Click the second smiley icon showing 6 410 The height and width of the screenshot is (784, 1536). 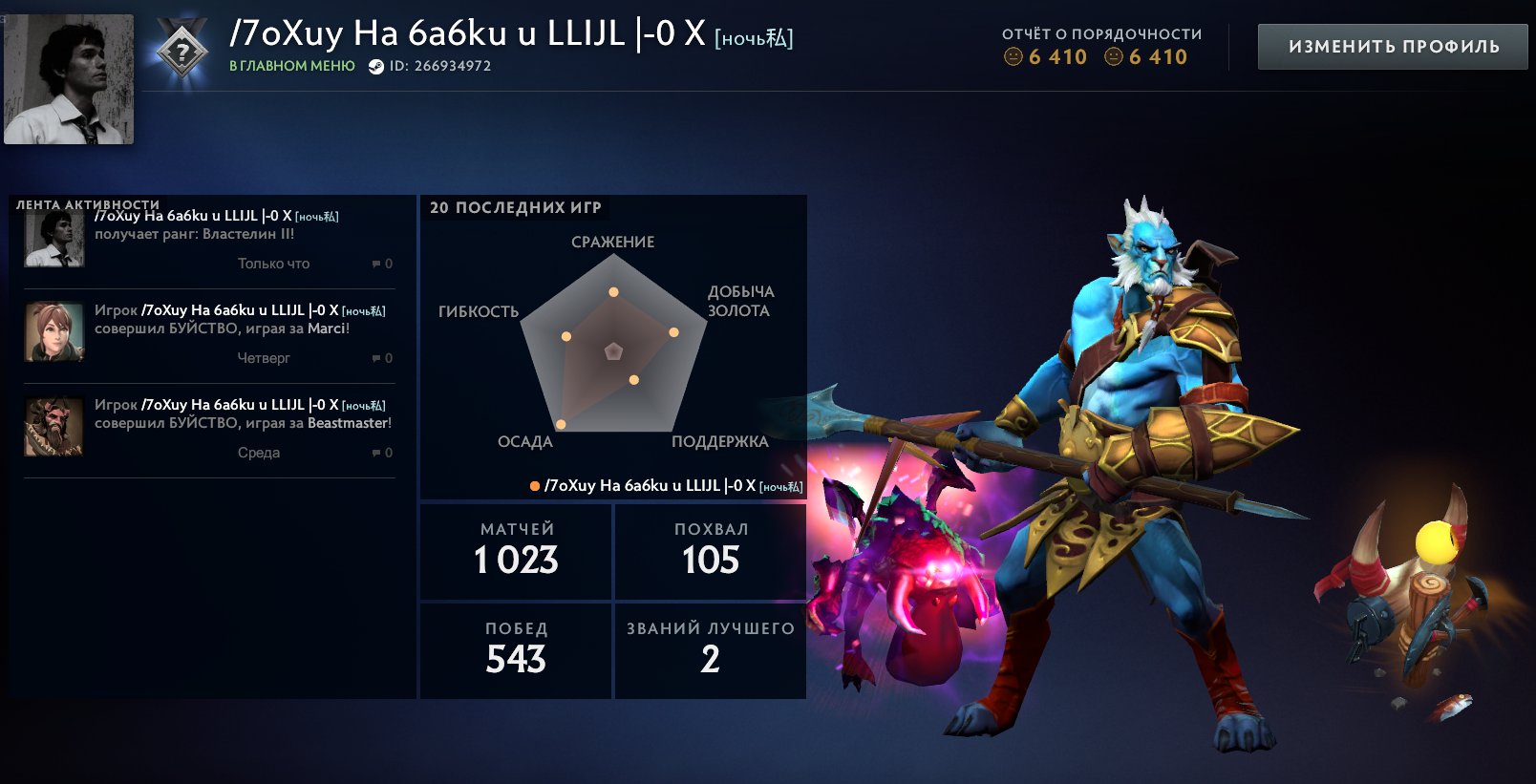click(1113, 57)
